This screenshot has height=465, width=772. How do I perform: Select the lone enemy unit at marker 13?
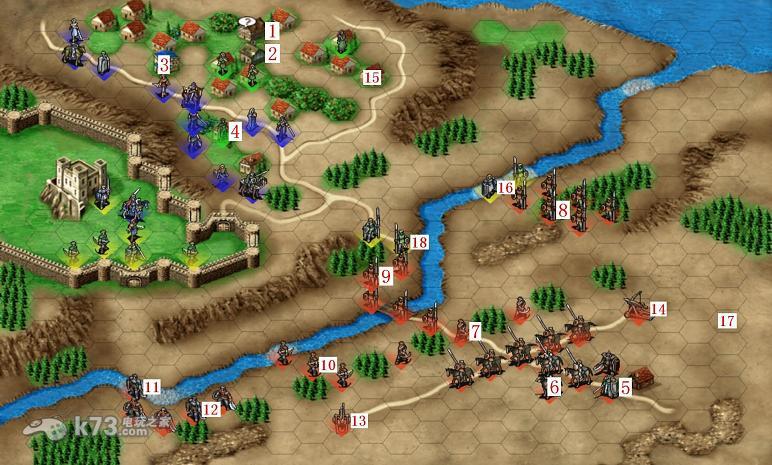click(342, 416)
